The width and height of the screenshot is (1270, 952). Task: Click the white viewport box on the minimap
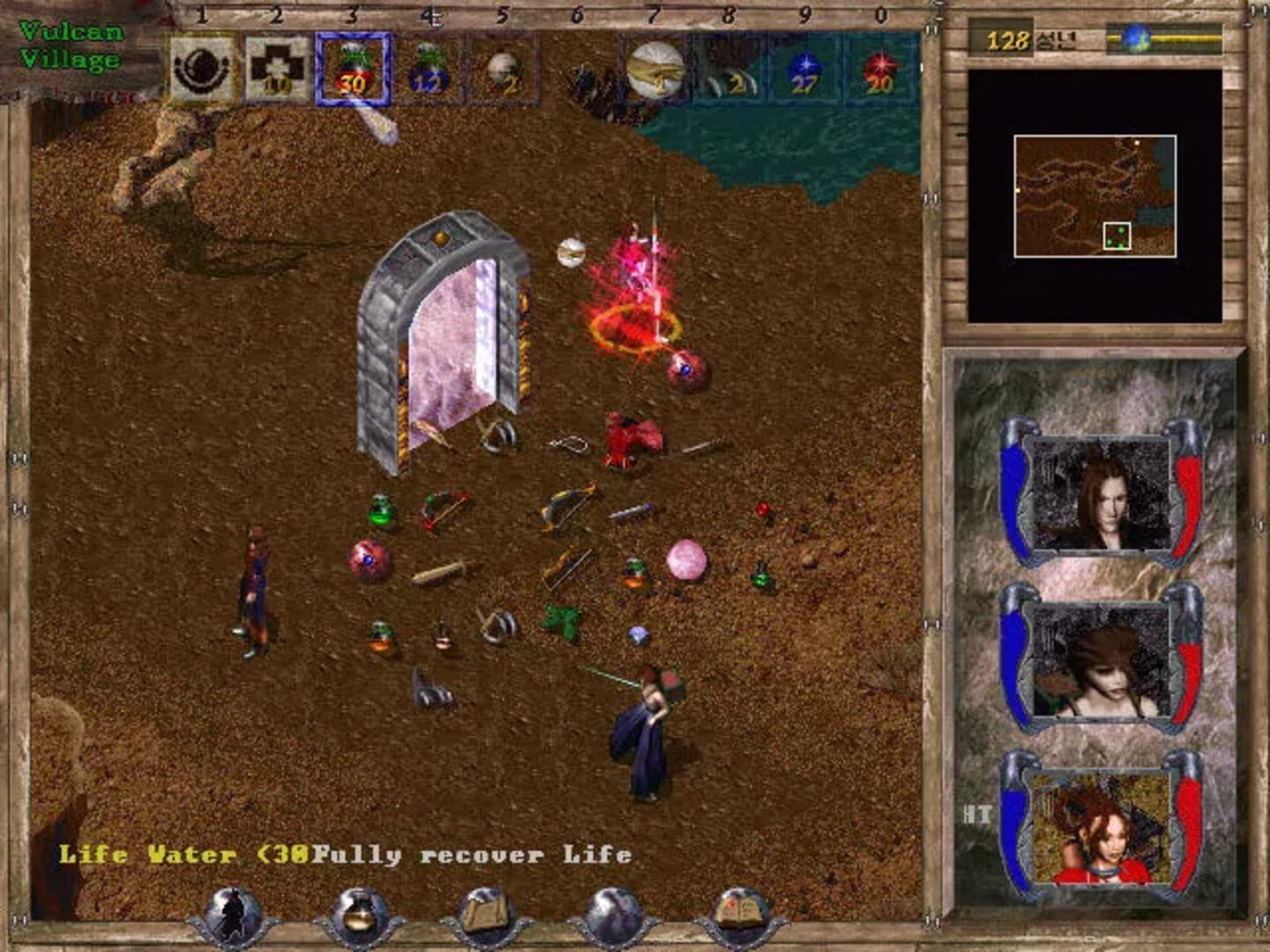1118,234
